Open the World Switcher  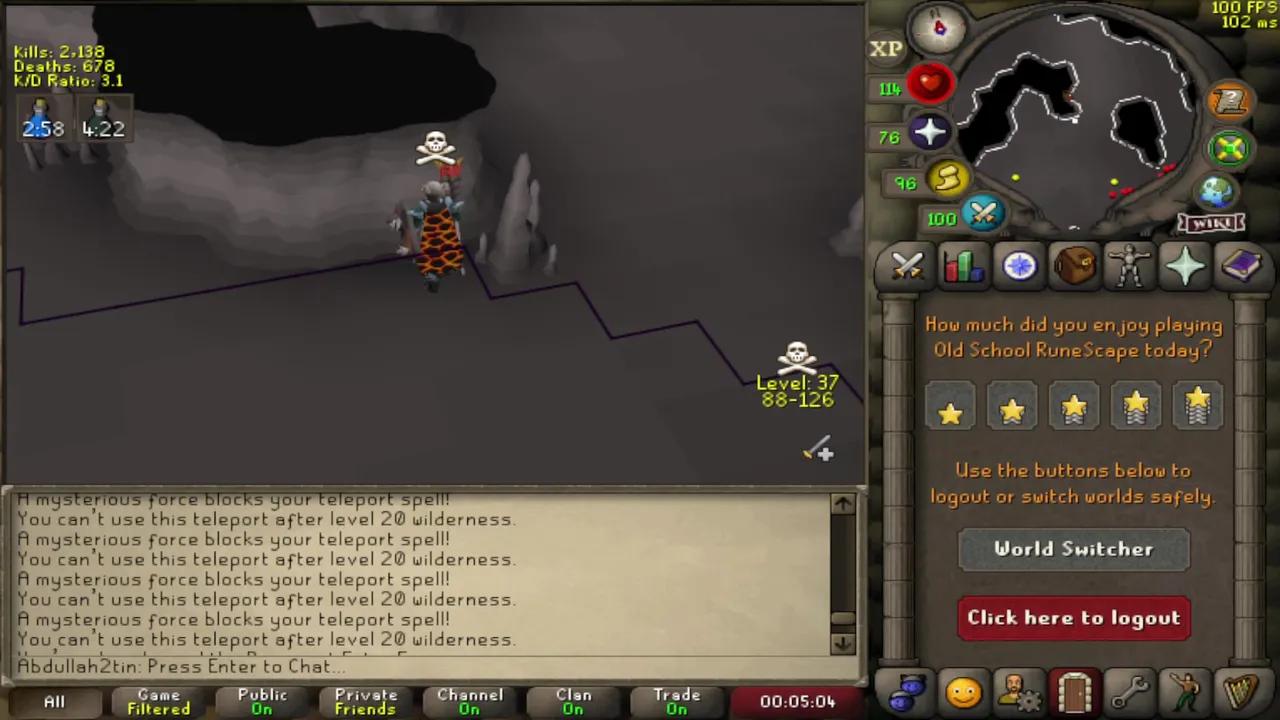[1073, 548]
